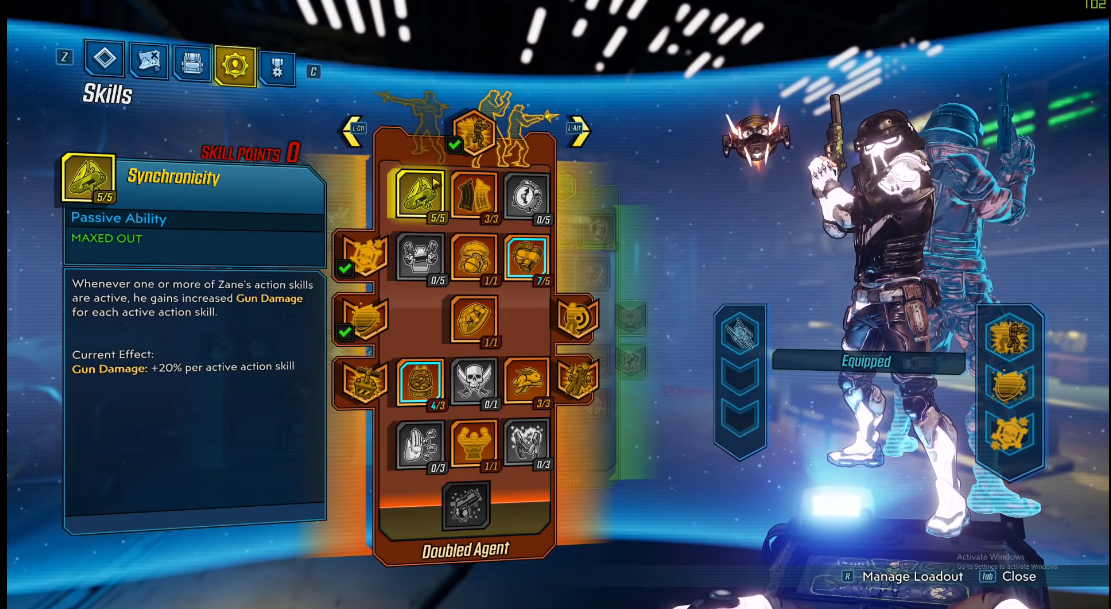Viewport: 1111px width, 609px height.
Task: Select the running rabbit skill icon
Action: coord(526,381)
